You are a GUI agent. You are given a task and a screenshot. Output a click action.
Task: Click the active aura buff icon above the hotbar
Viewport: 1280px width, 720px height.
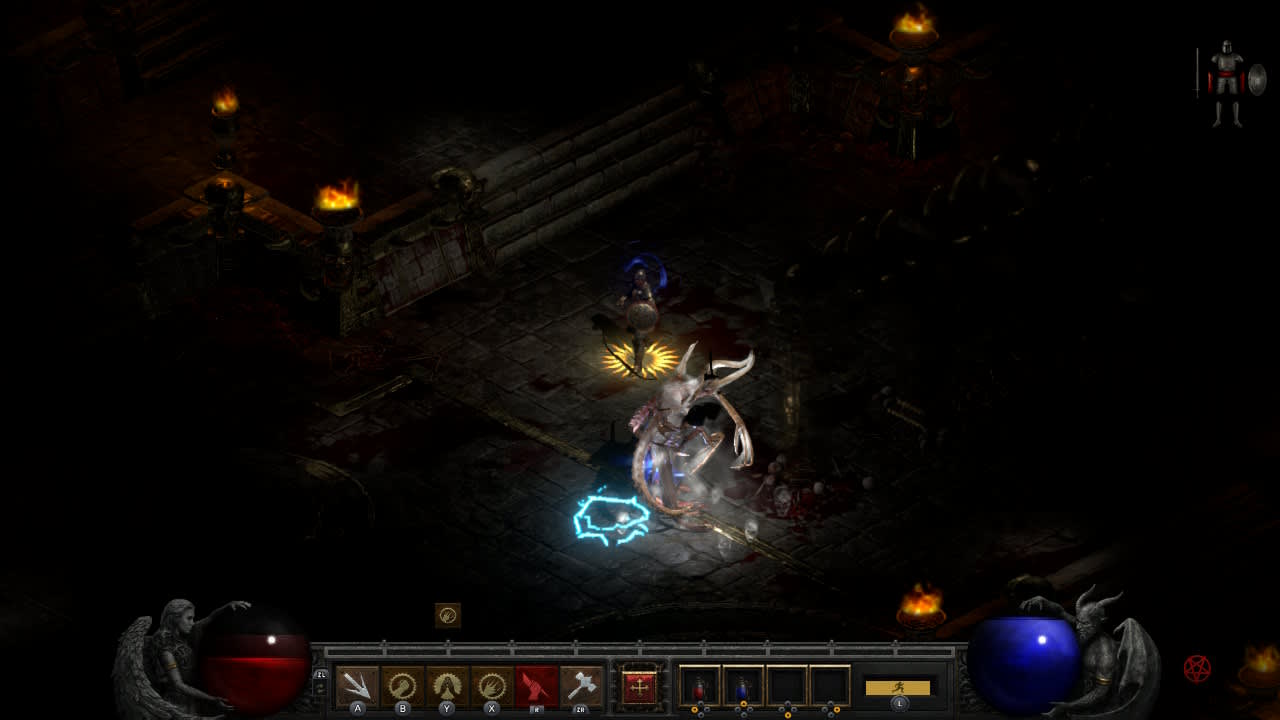[x=449, y=612]
